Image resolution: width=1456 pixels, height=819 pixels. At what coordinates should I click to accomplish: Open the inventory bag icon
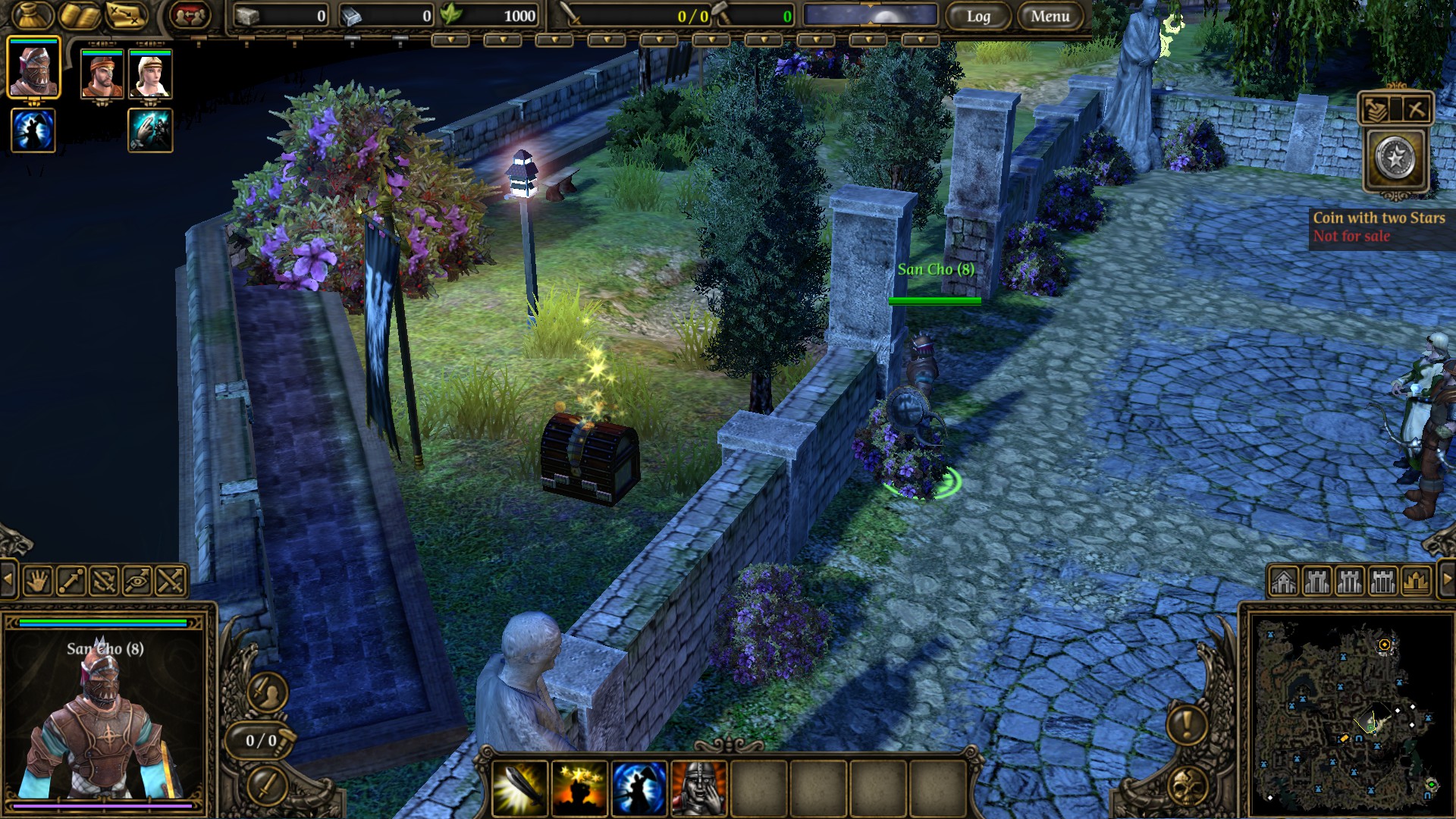33,15
